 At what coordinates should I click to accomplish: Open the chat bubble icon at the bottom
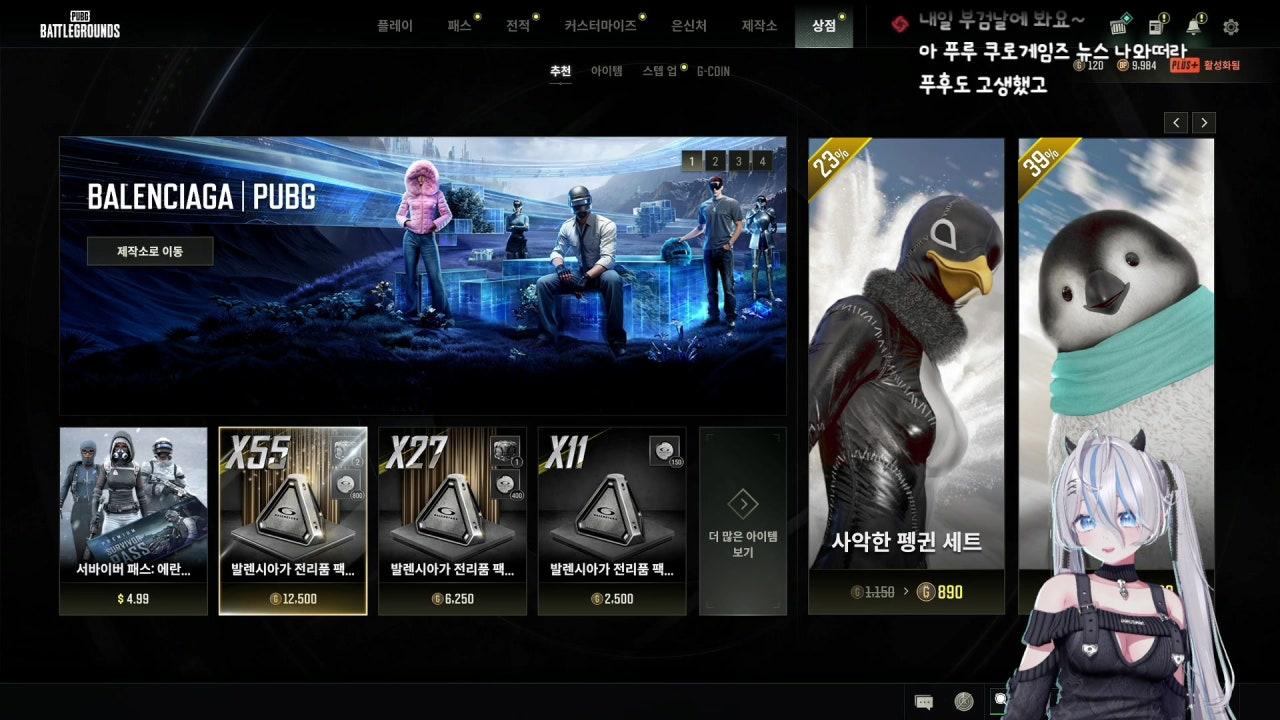(924, 701)
